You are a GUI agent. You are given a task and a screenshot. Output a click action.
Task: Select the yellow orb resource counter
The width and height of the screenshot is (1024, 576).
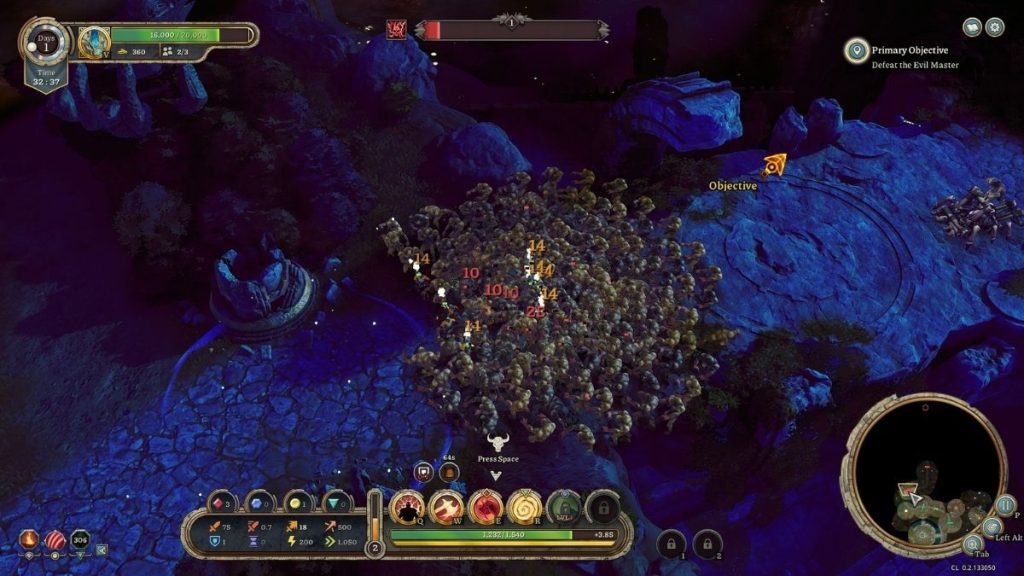click(x=297, y=503)
